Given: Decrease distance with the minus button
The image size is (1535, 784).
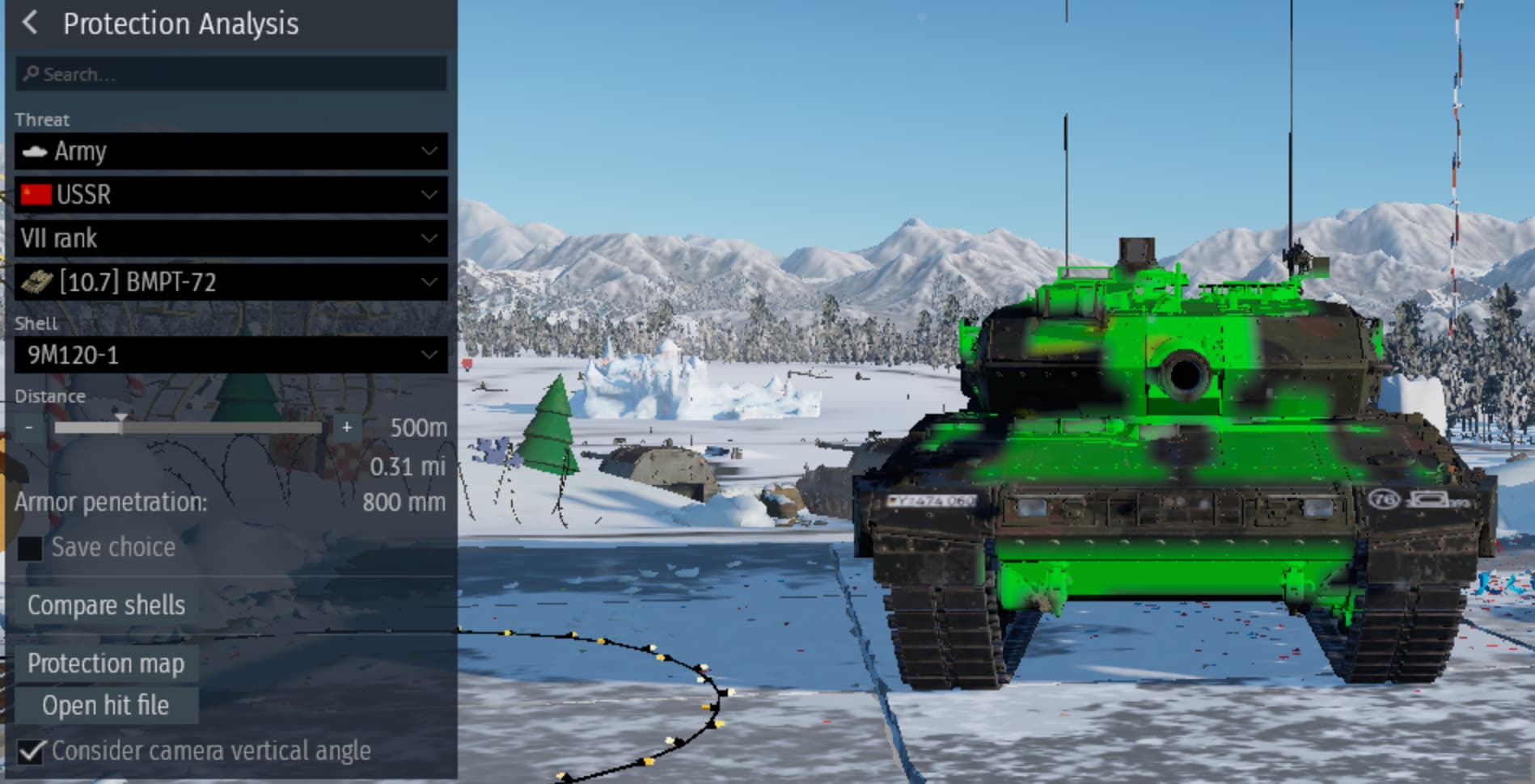Looking at the screenshot, I should tap(29, 427).
